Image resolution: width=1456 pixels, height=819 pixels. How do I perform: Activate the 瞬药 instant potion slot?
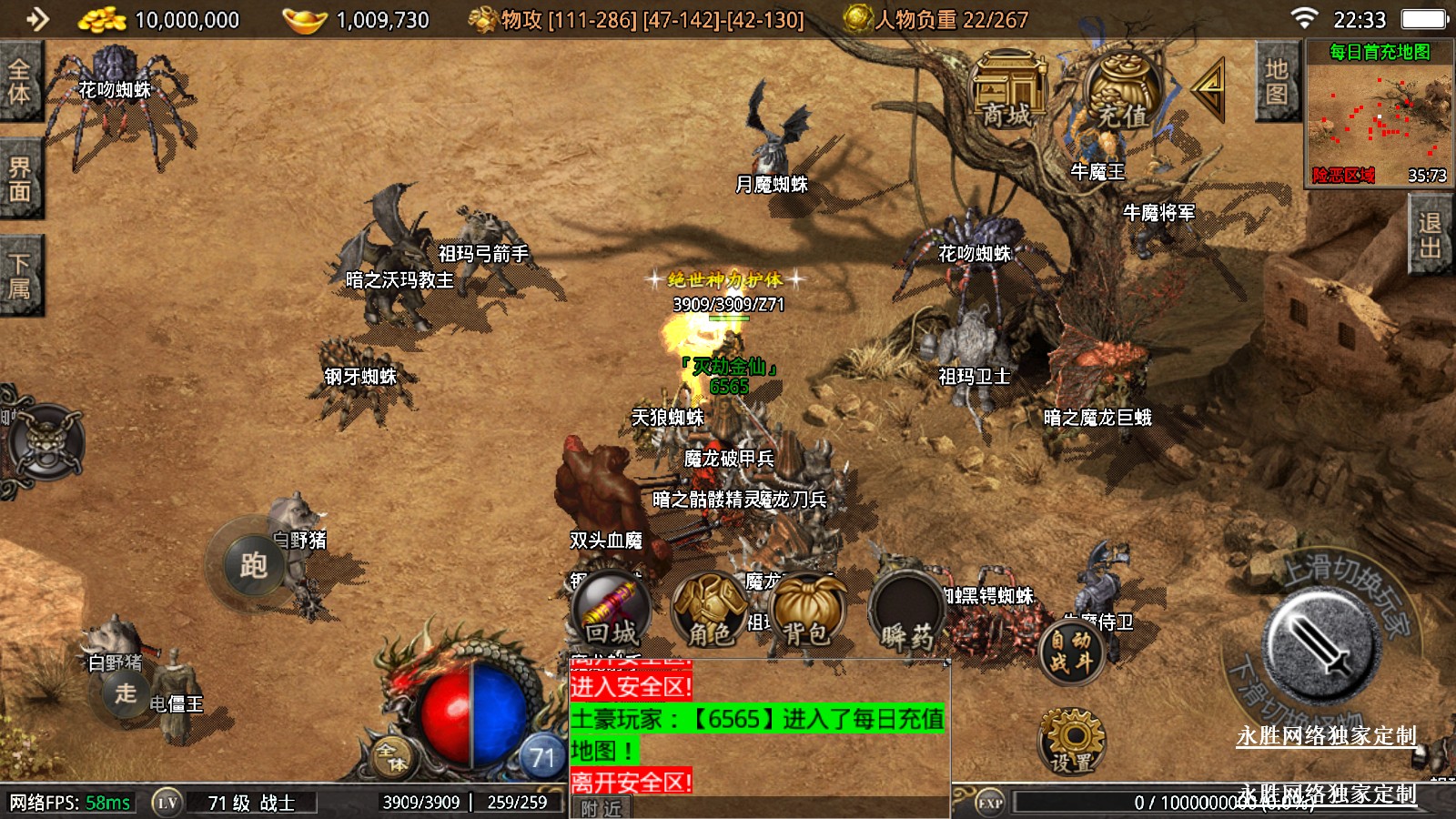pos(906,612)
